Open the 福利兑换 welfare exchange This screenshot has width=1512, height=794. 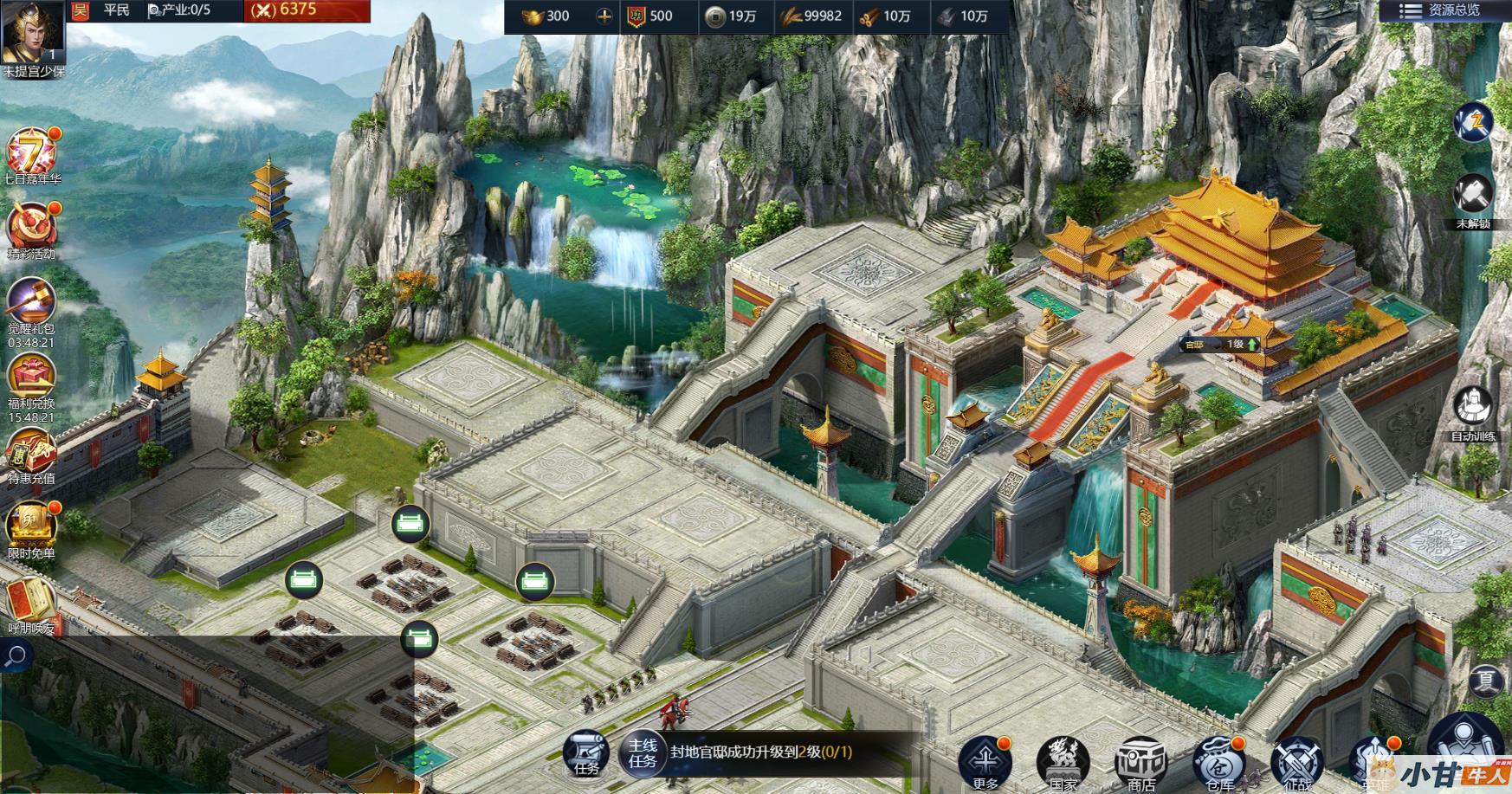(x=31, y=378)
